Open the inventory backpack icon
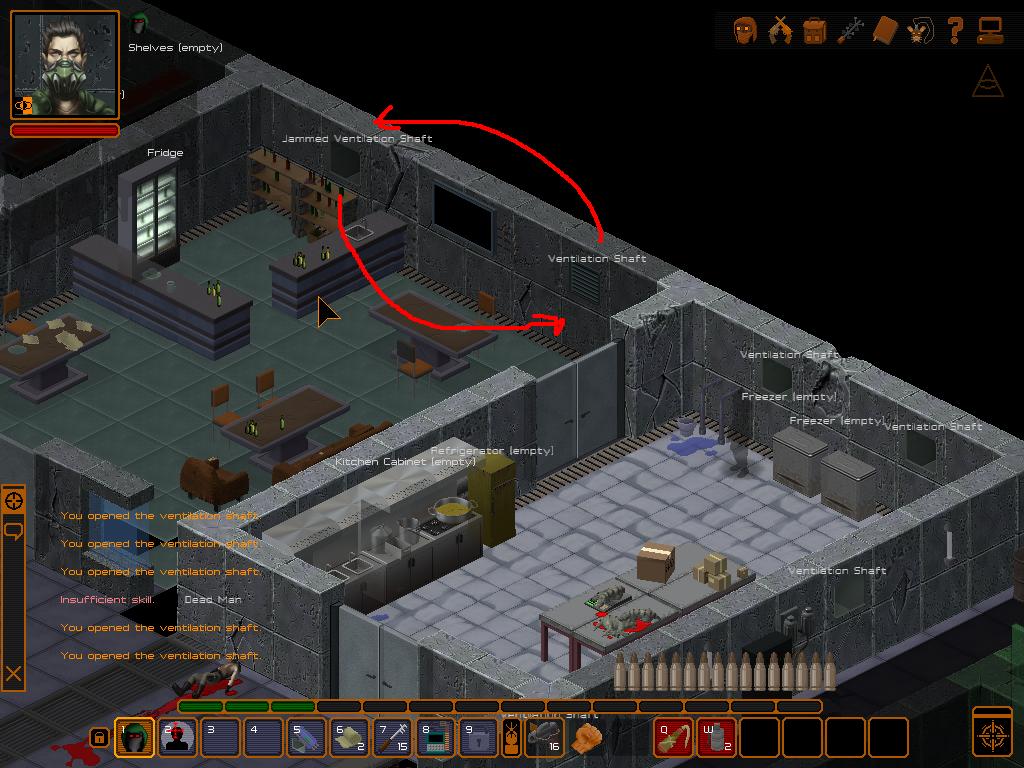Viewport: 1024px width, 768px height. [814, 30]
